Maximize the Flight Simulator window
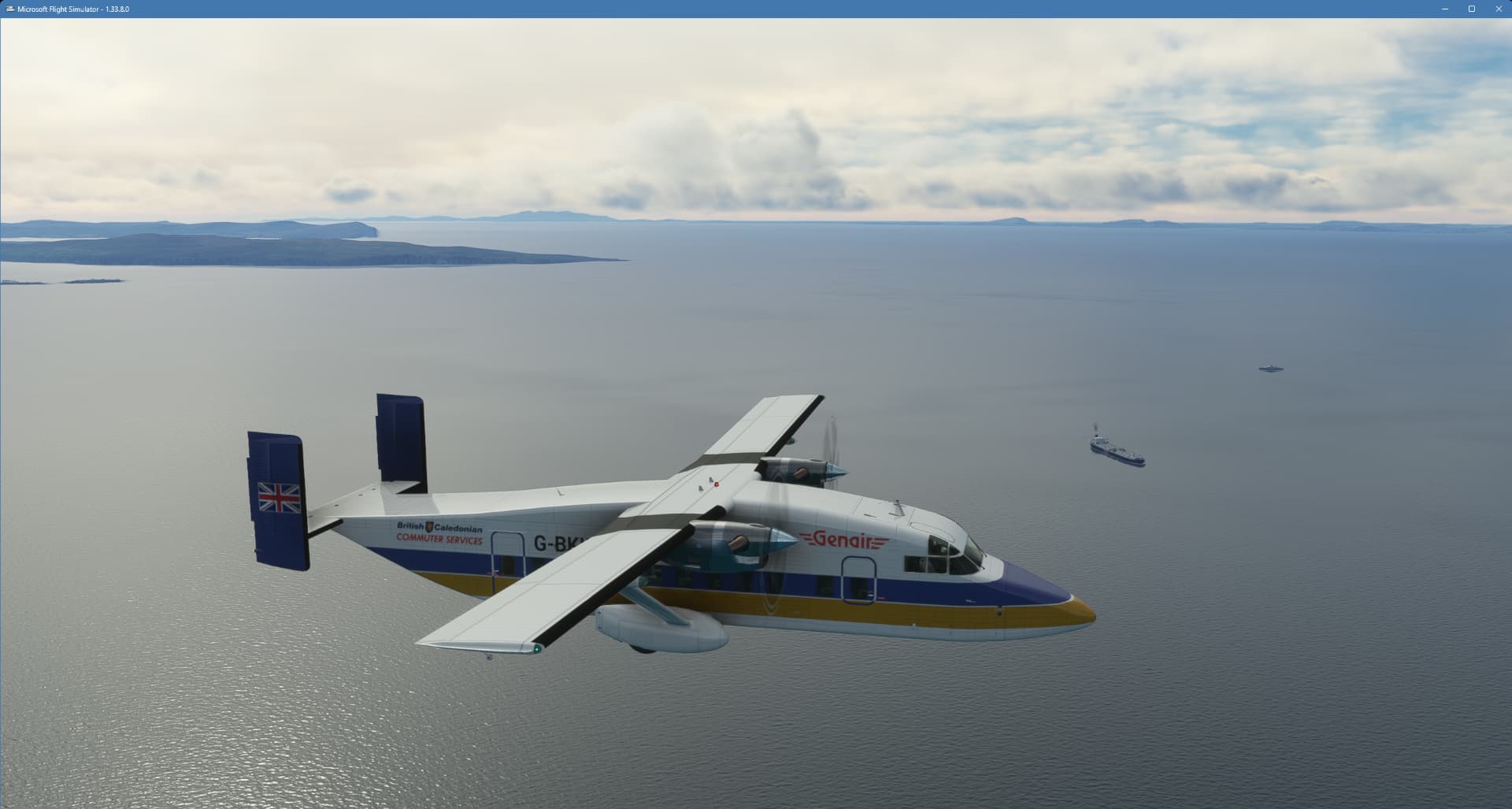 1471,9
